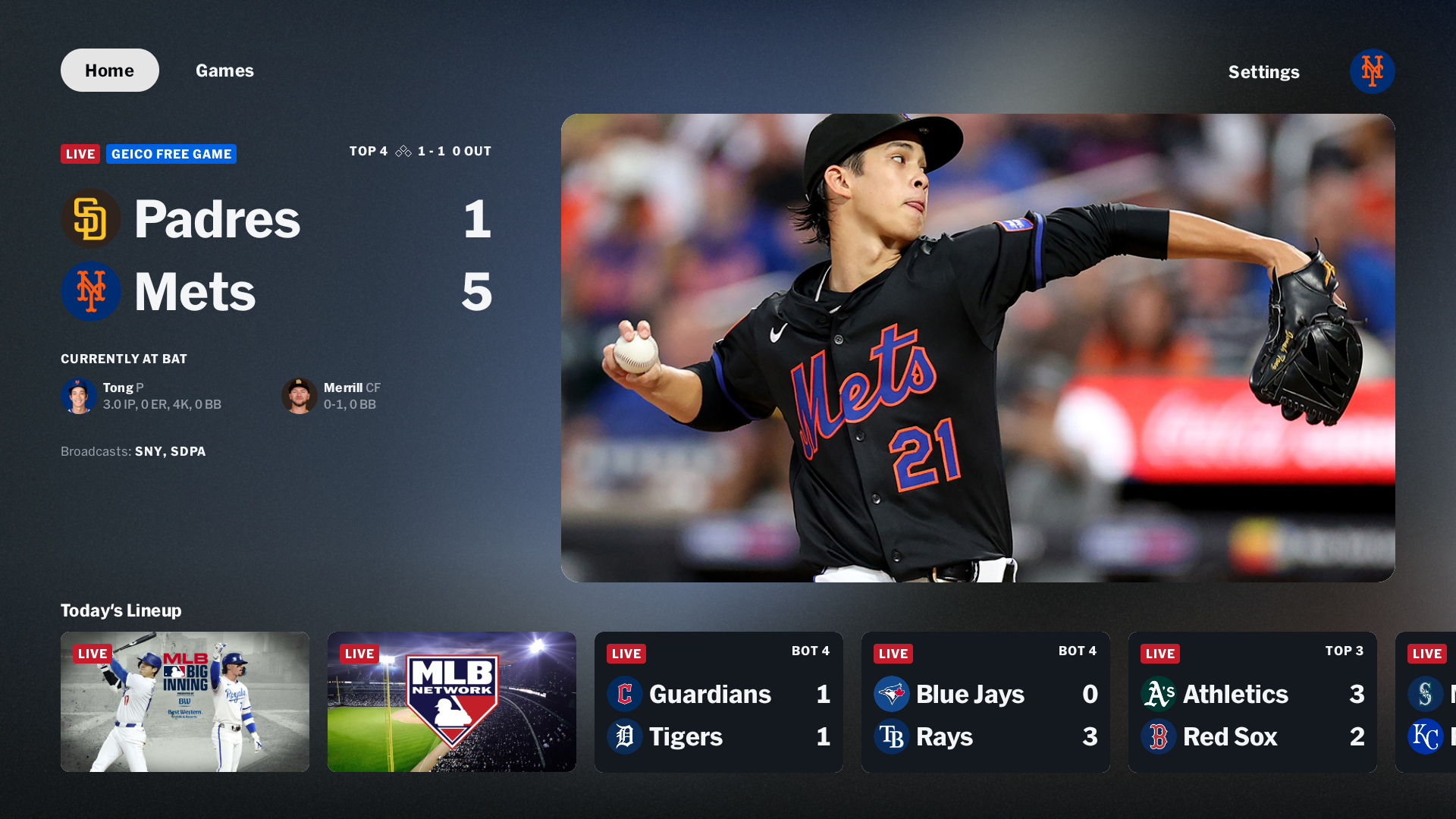
Task: Open the Guardians vs Tigers live game
Action: [718, 701]
